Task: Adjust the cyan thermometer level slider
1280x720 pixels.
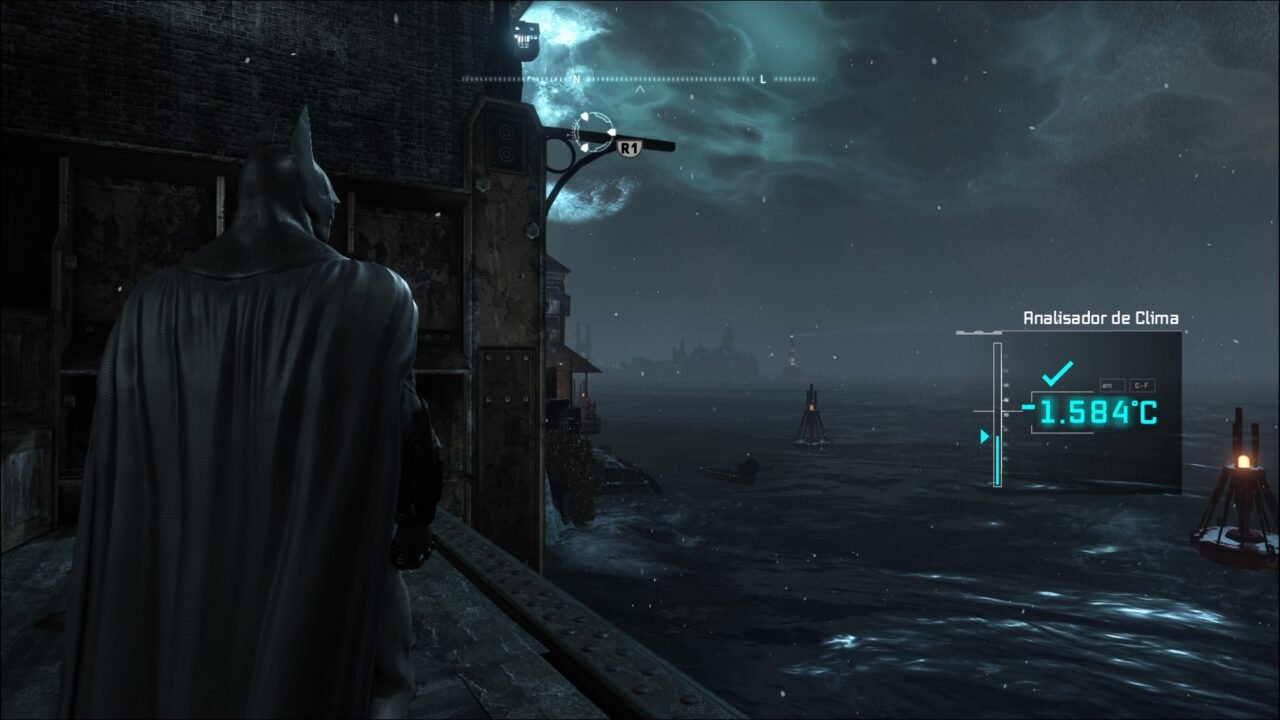Action: coord(998,458)
